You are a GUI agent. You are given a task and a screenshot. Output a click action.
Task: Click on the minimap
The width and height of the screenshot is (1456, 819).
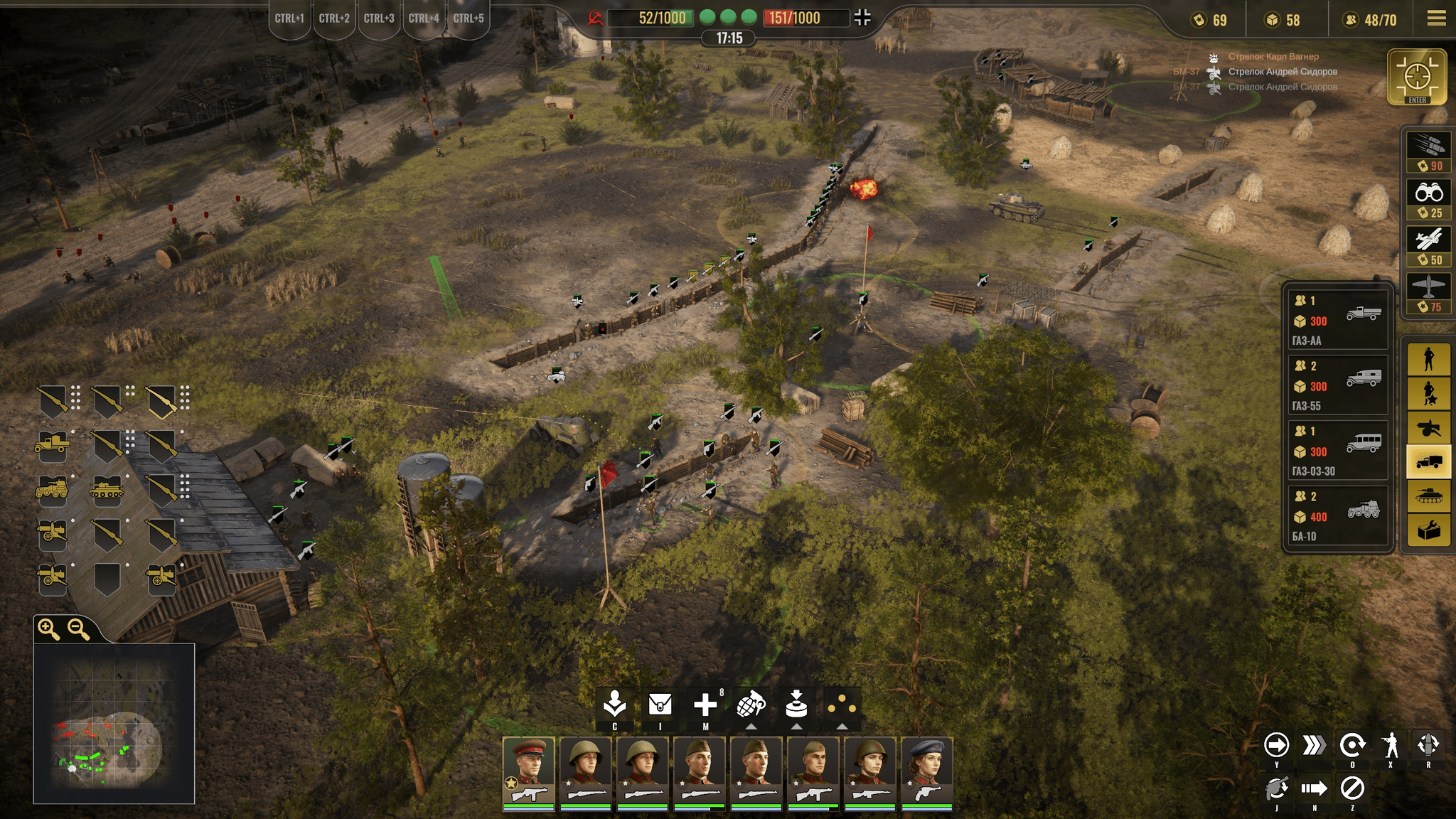tap(114, 724)
